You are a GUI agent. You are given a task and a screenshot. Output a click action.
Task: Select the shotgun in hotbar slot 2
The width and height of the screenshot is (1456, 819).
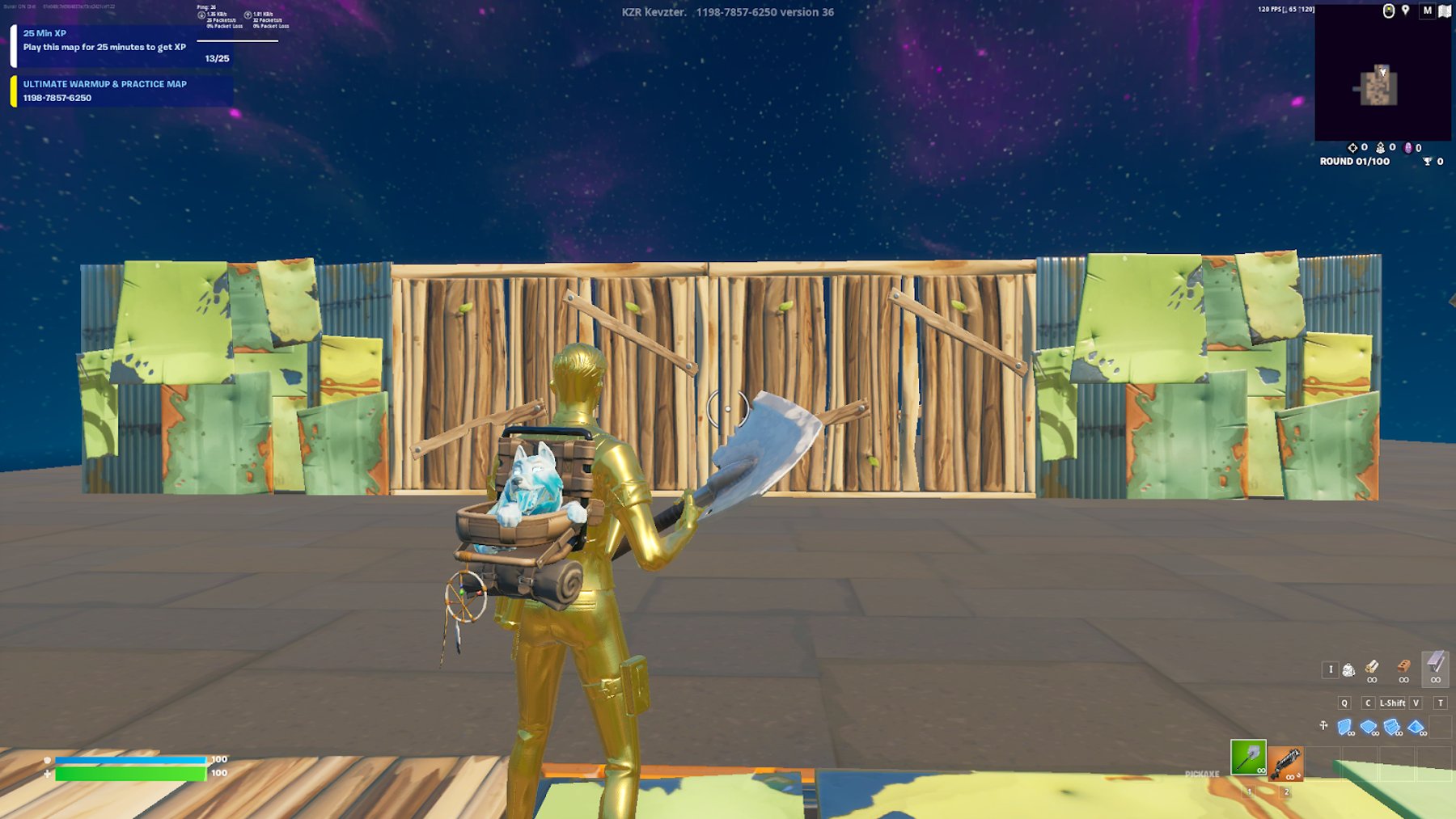click(1286, 763)
